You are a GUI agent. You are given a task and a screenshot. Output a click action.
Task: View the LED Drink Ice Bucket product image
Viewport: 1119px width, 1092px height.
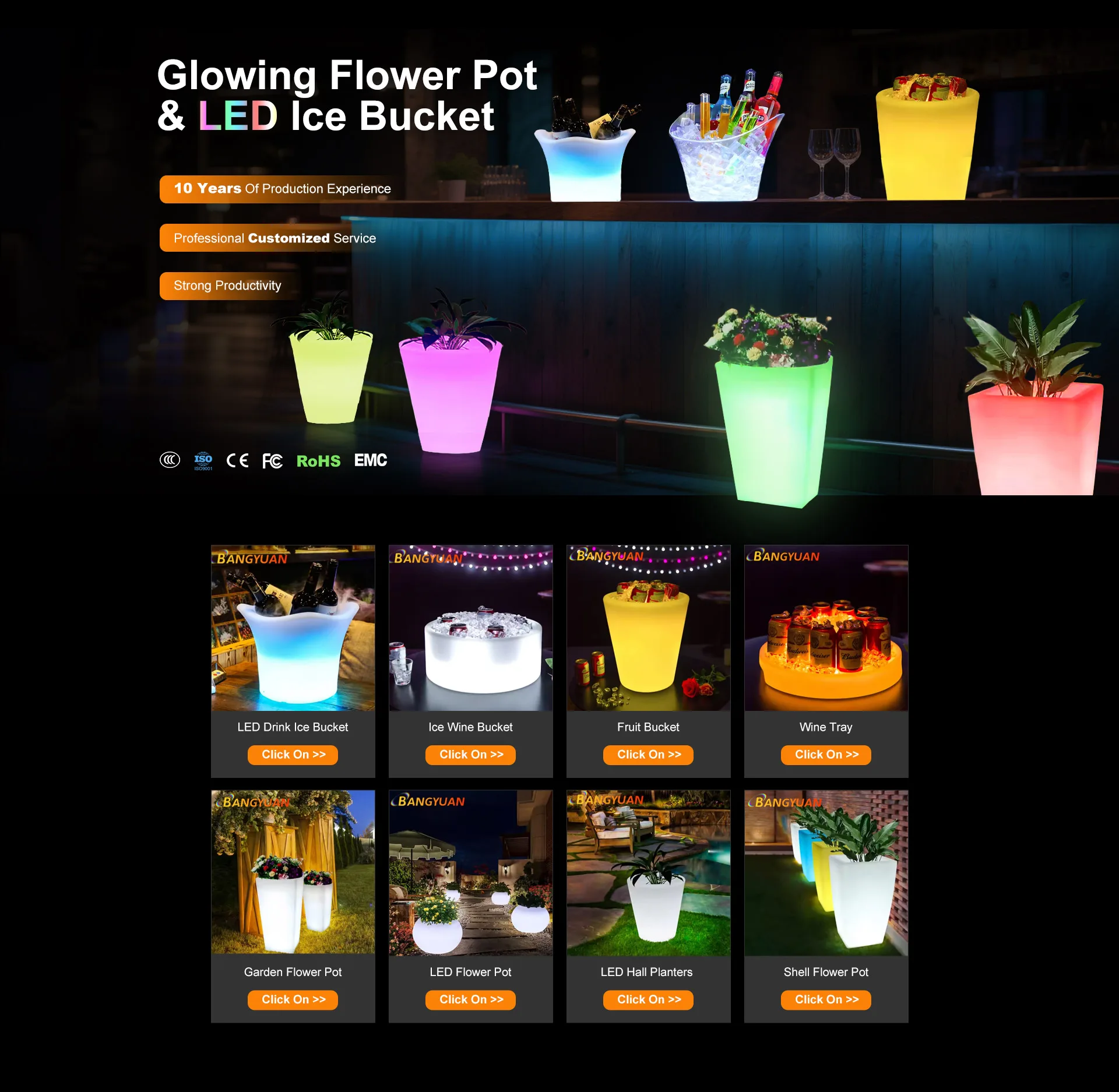tap(293, 628)
